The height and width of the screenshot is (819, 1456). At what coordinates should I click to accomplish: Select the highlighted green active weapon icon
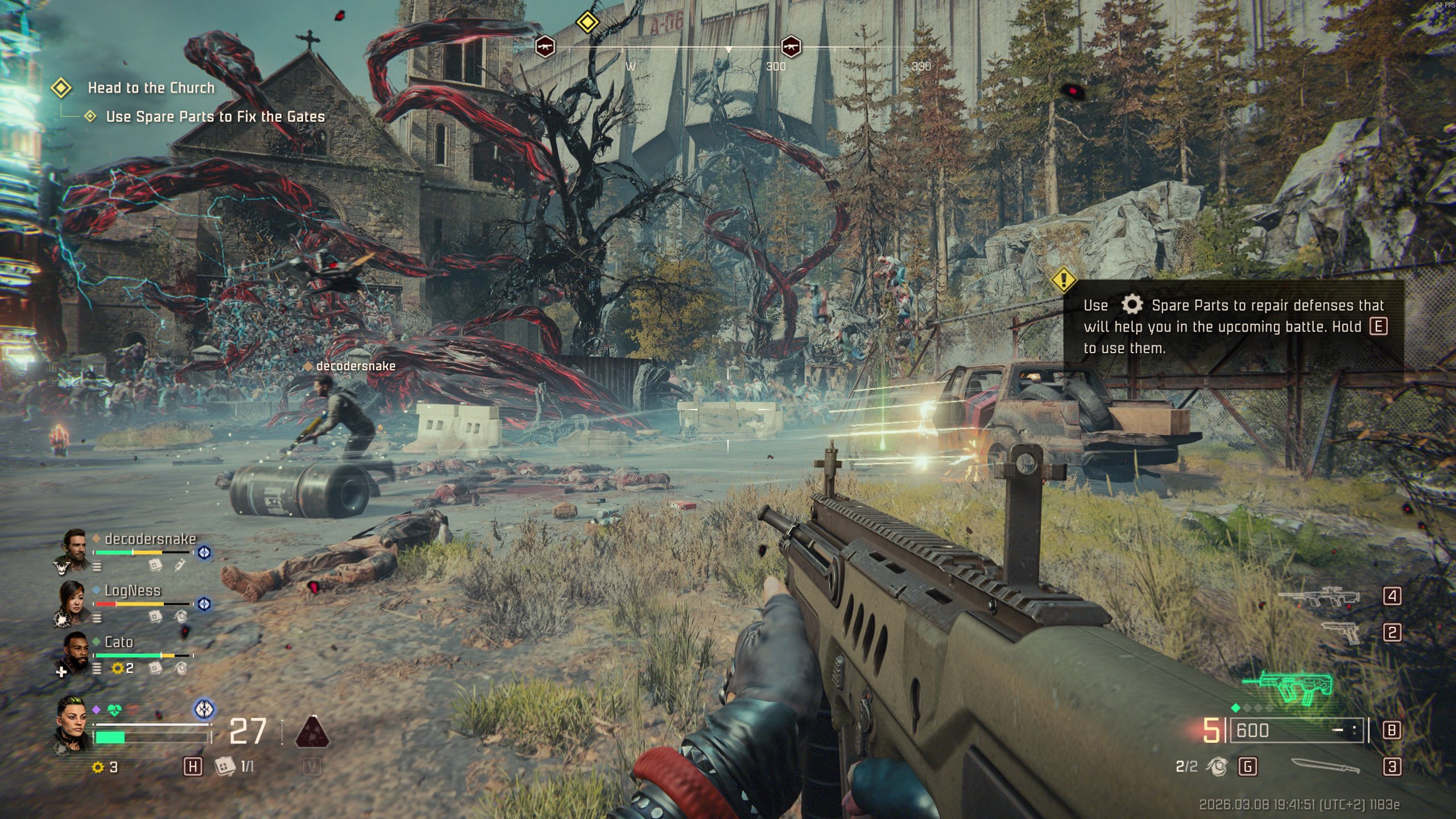[1288, 688]
